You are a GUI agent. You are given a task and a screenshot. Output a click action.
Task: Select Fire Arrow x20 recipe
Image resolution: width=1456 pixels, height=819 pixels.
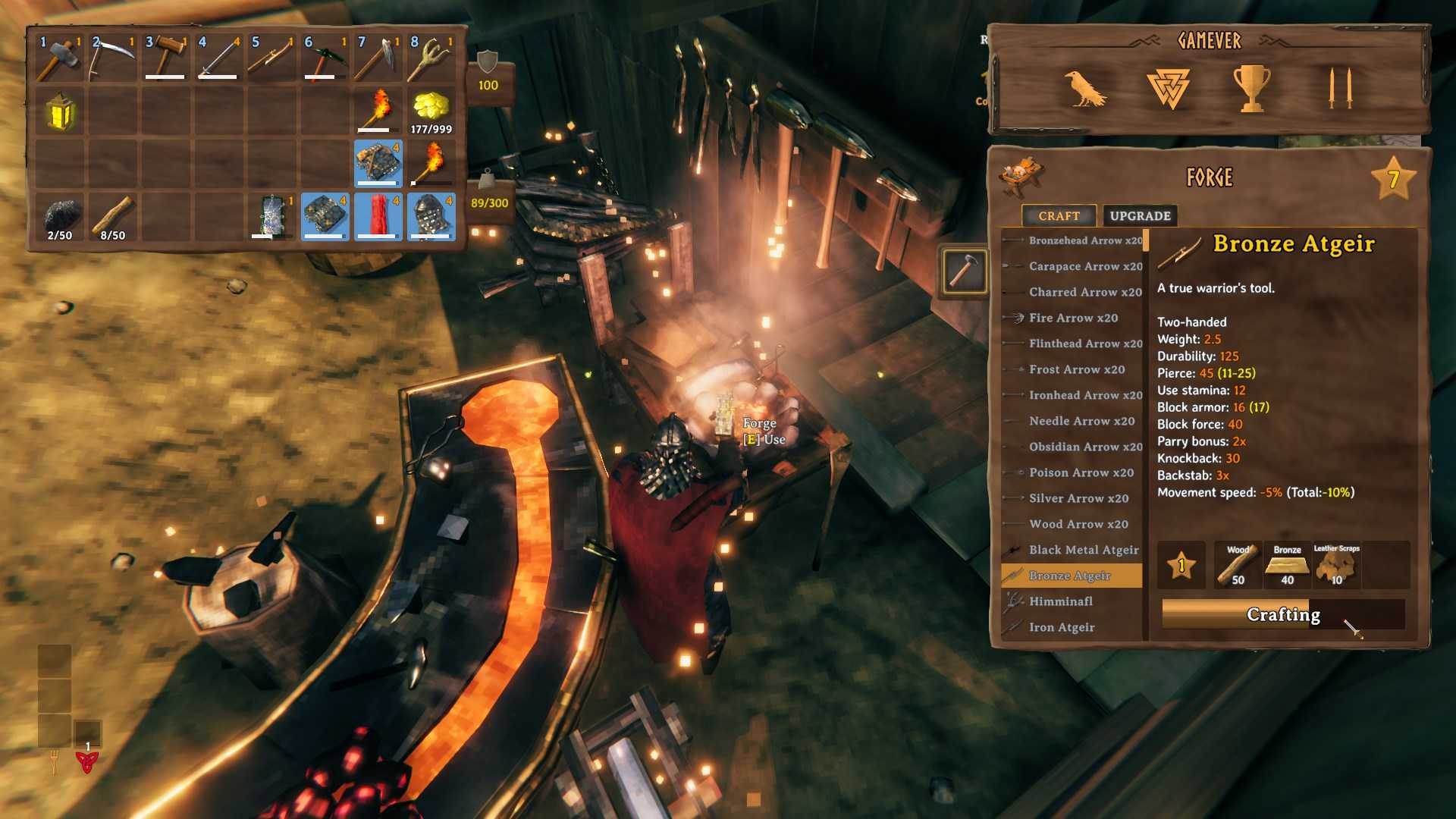(x=1072, y=318)
